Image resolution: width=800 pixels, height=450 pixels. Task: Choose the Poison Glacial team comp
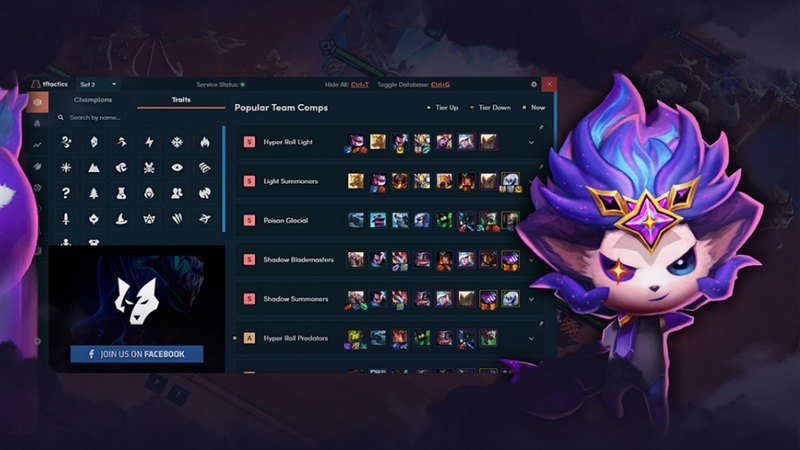tap(286, 220)
